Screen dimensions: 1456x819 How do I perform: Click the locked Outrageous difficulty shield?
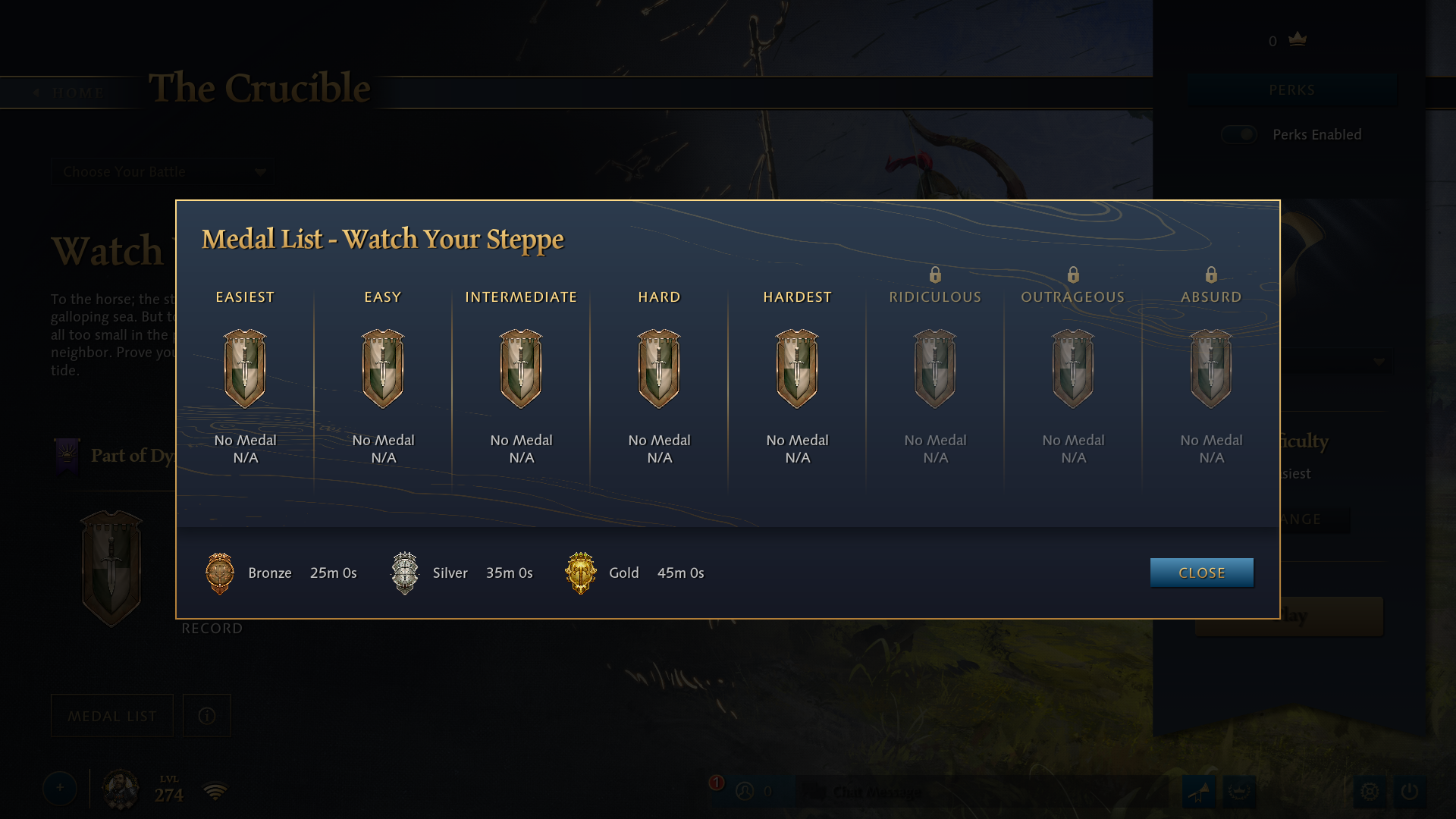(x=1073, y=369)
